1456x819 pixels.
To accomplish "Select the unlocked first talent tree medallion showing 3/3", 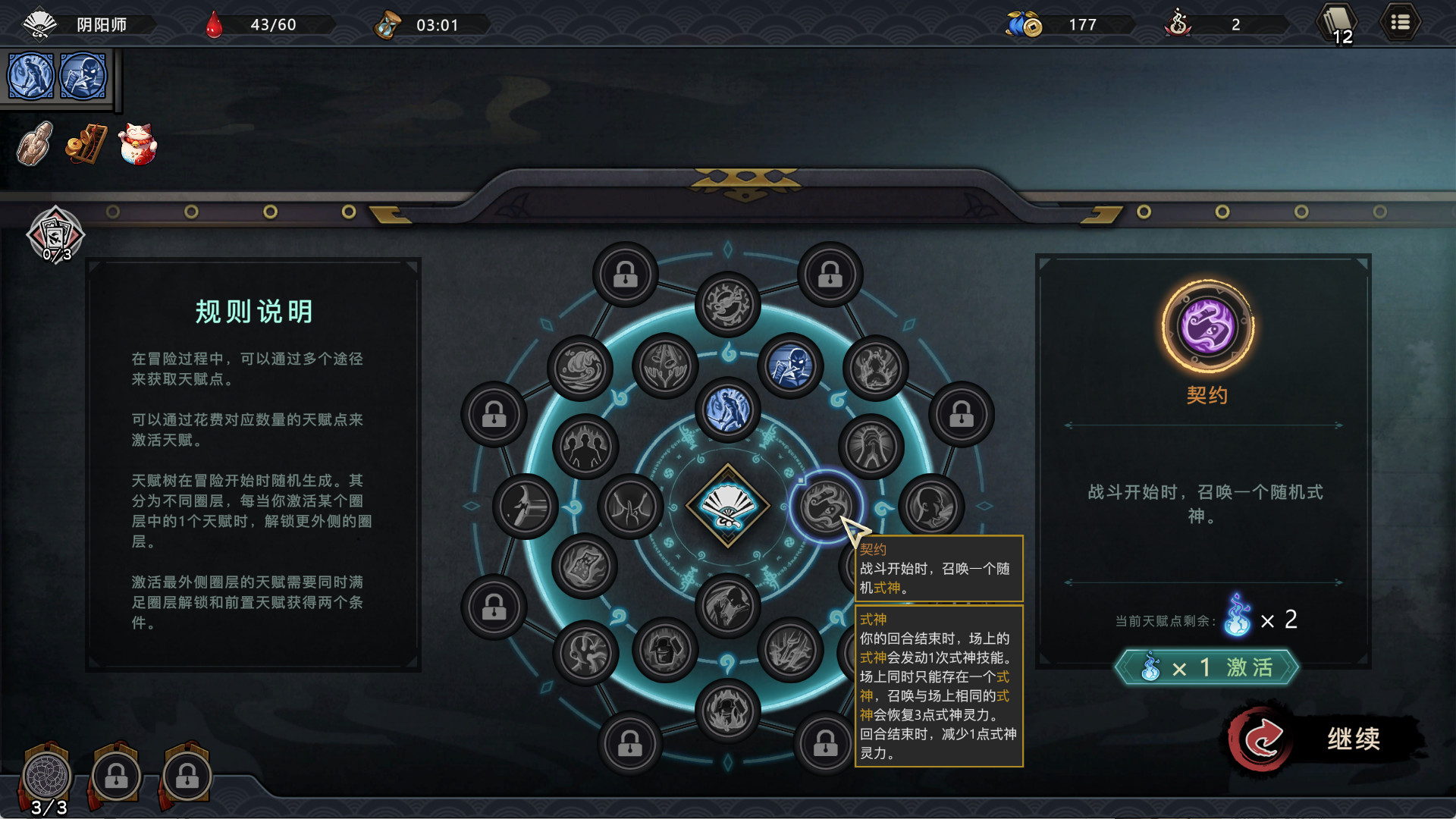I will pyautogui.click(x=47, y=775).
